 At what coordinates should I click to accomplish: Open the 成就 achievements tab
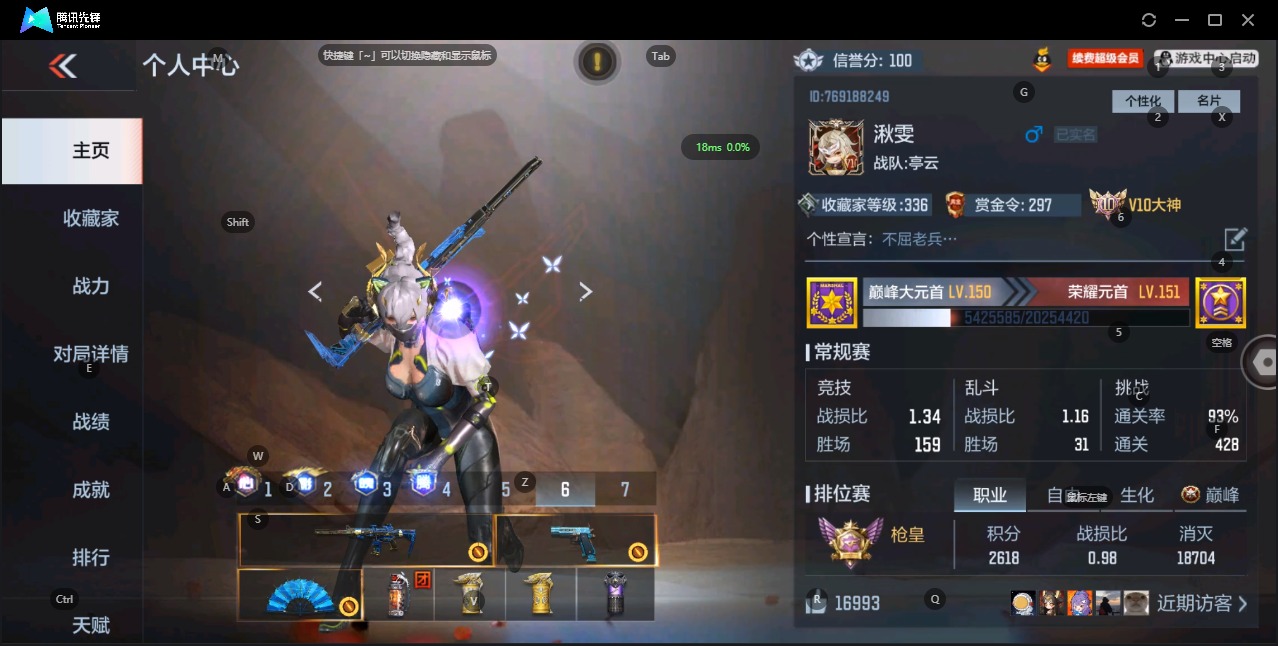[90, 490]
